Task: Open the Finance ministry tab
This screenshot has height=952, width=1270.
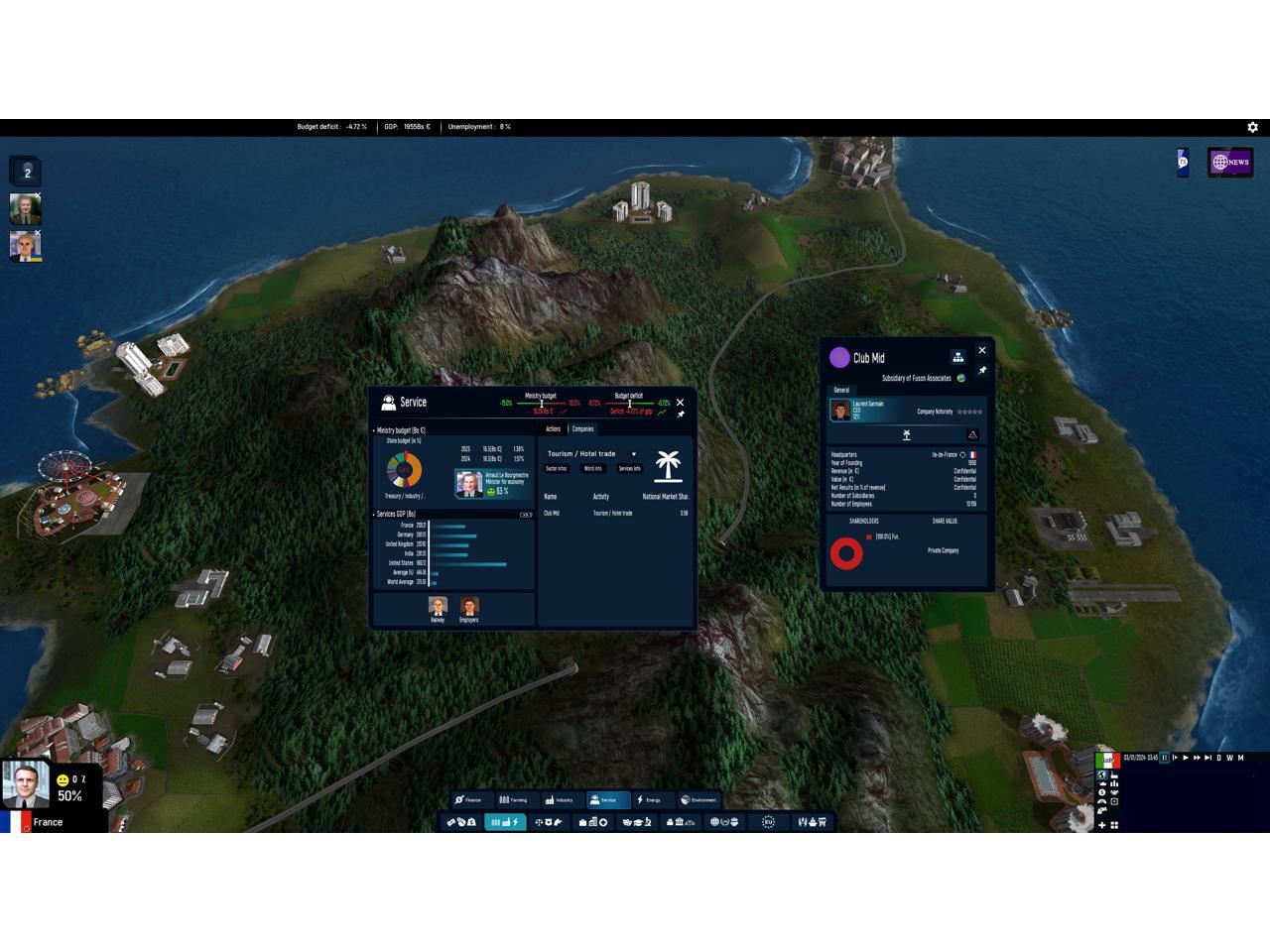Action: (468, 799)
